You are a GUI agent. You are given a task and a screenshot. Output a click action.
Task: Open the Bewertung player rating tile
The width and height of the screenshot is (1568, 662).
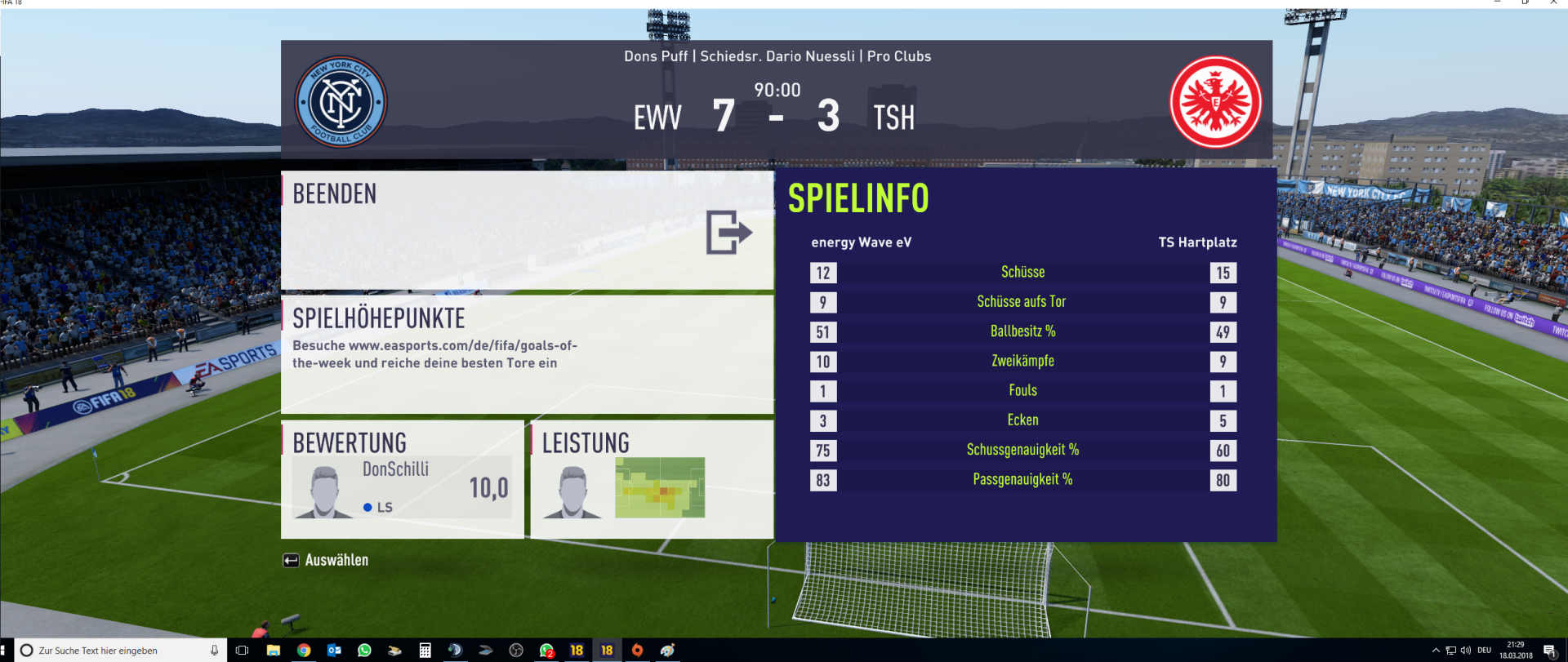(403, 479)
